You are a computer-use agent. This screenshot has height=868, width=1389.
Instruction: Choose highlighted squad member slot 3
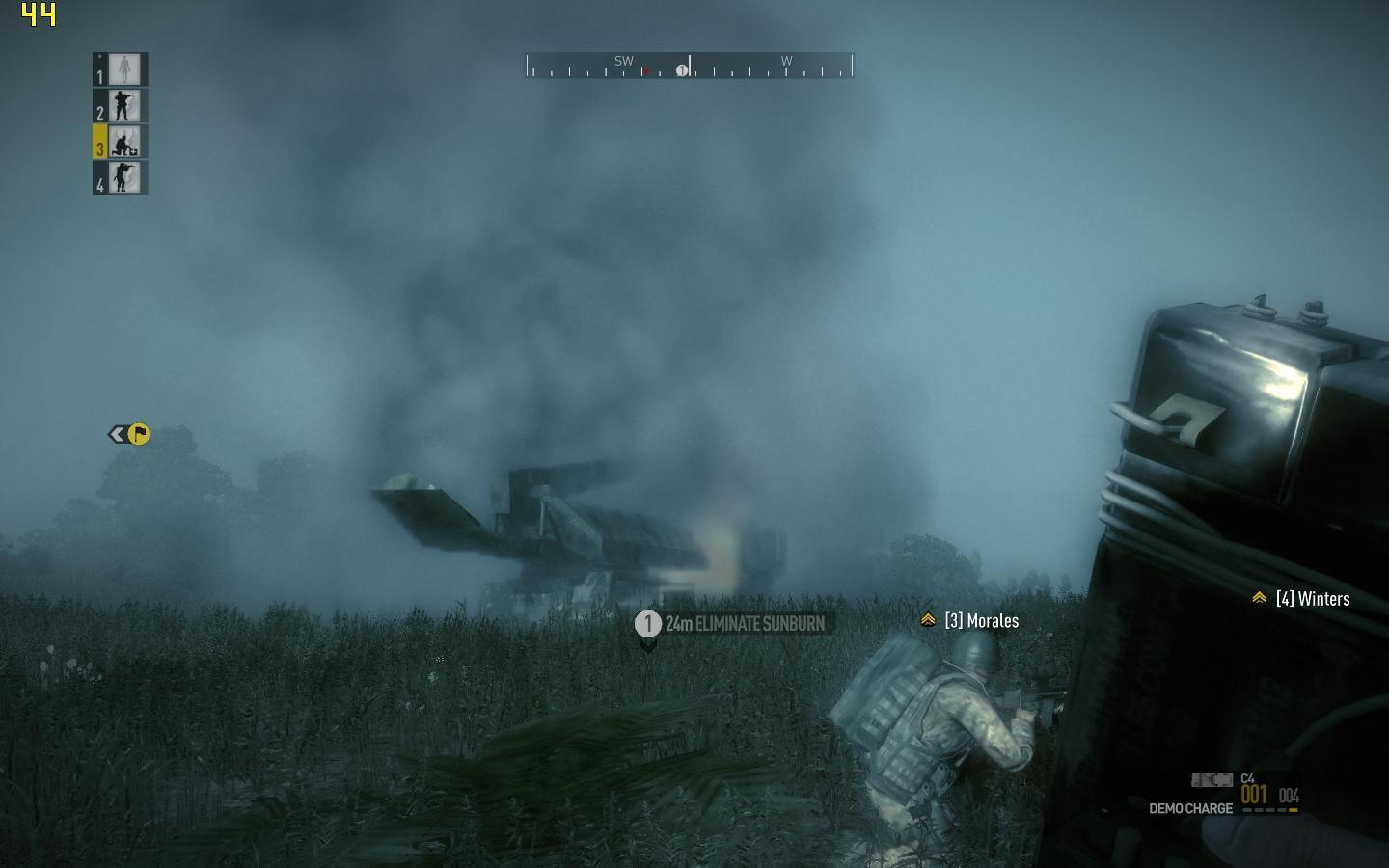[121, 142]
